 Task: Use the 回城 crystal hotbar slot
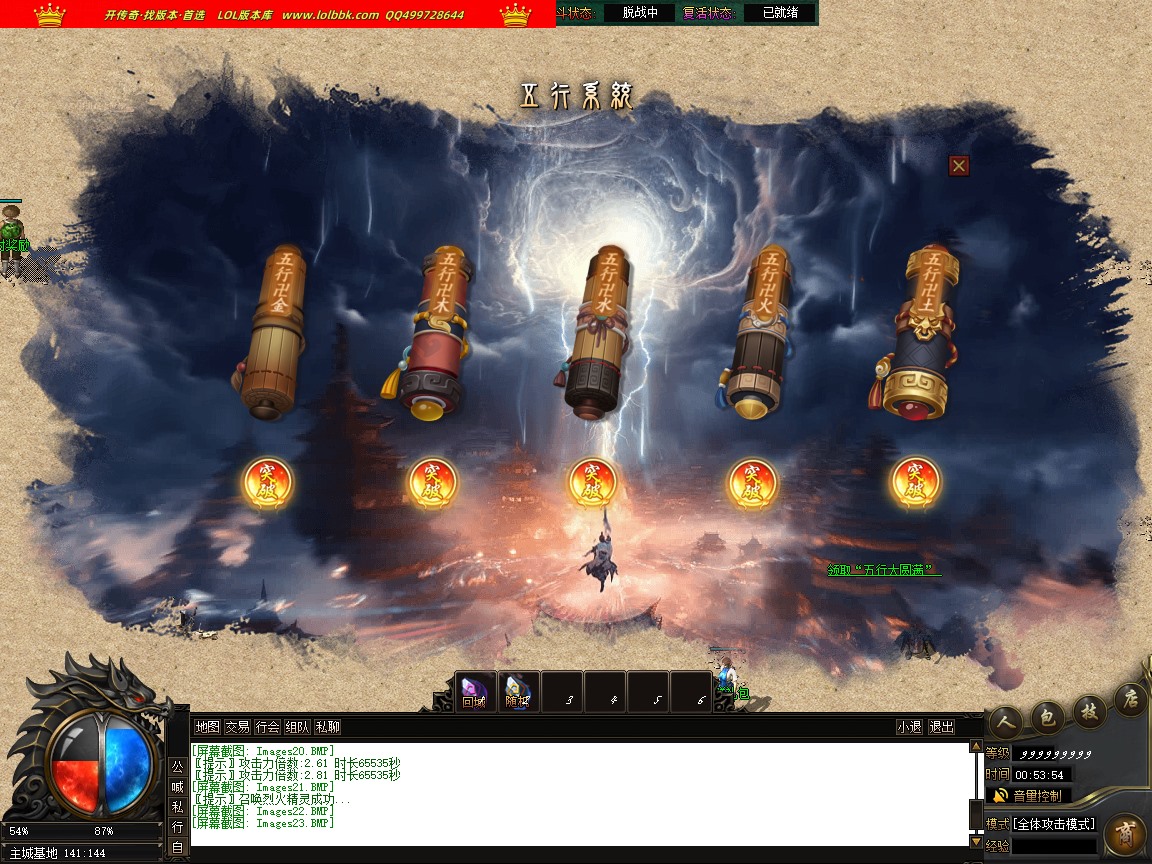(x=475, y=691)
